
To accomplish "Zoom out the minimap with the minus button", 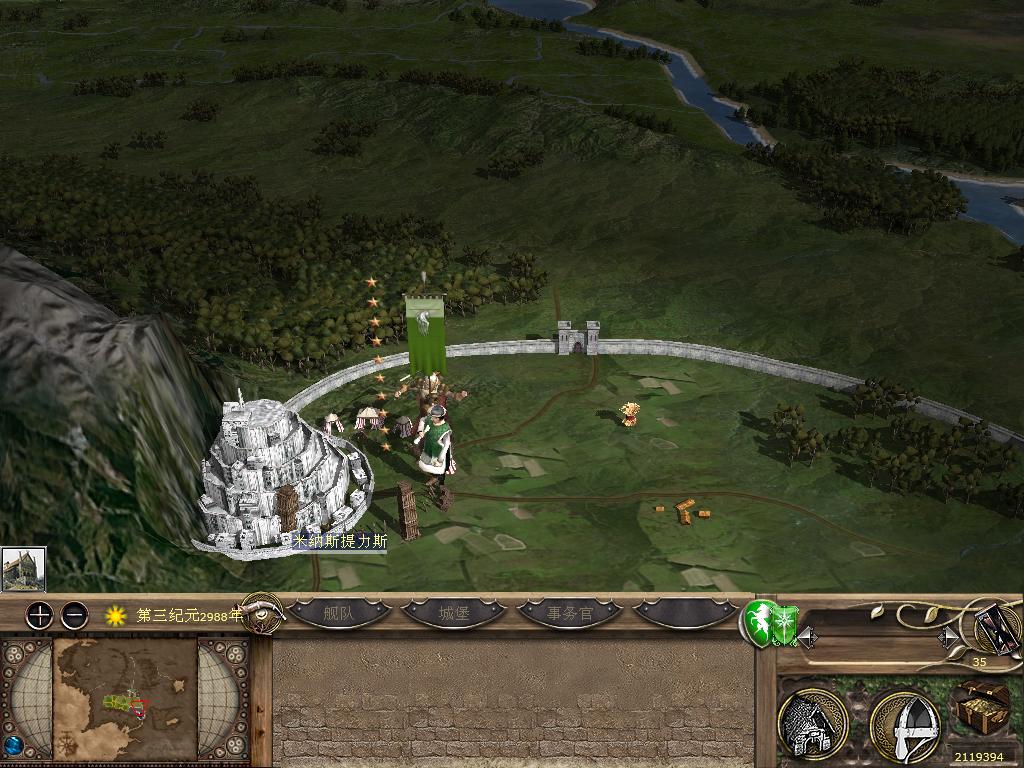I will point(74,615).
